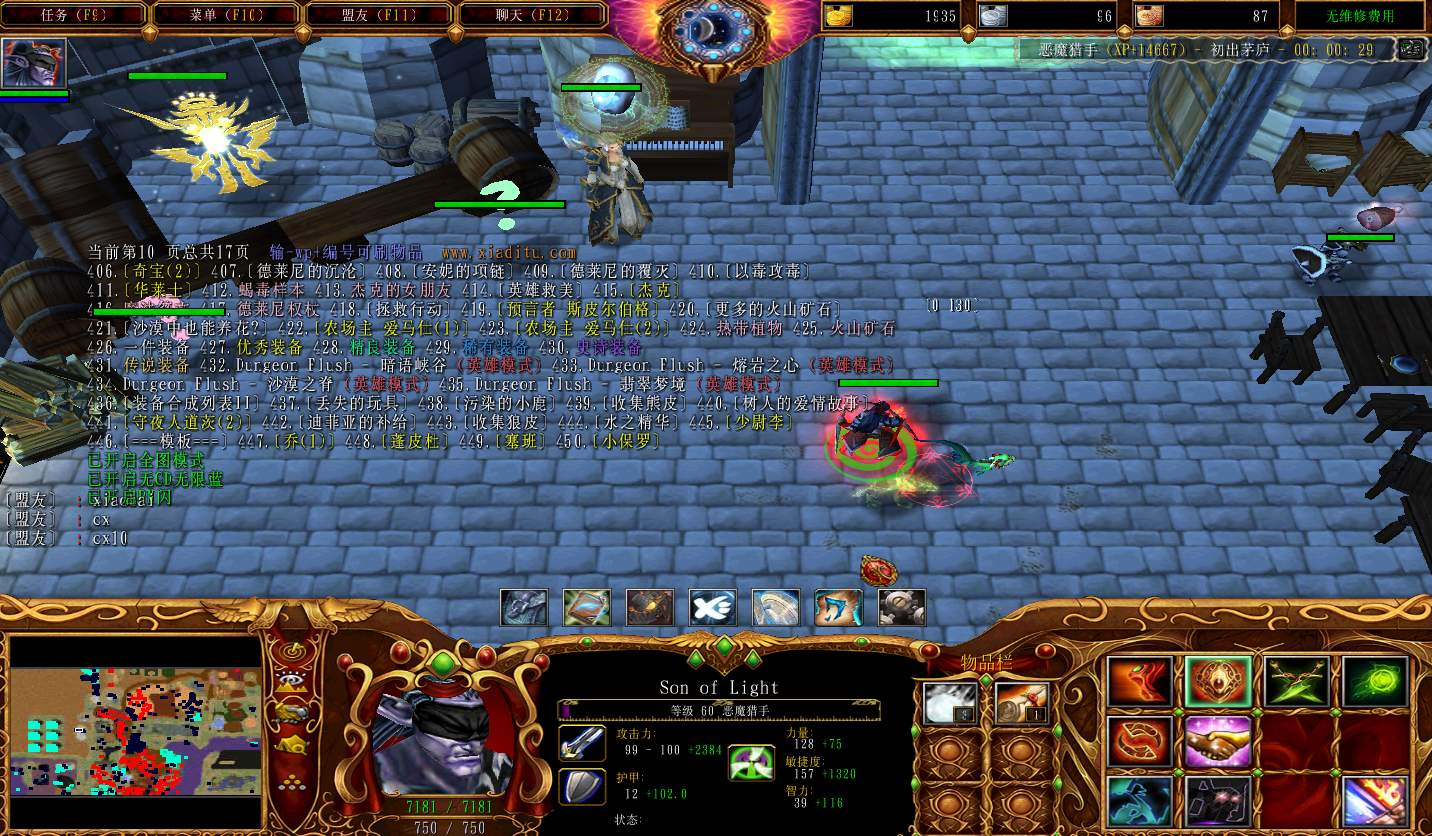Activate the crossed green blades ability
The width and height of the screenshot is (1432, 836).
[x=1297, y=682]
